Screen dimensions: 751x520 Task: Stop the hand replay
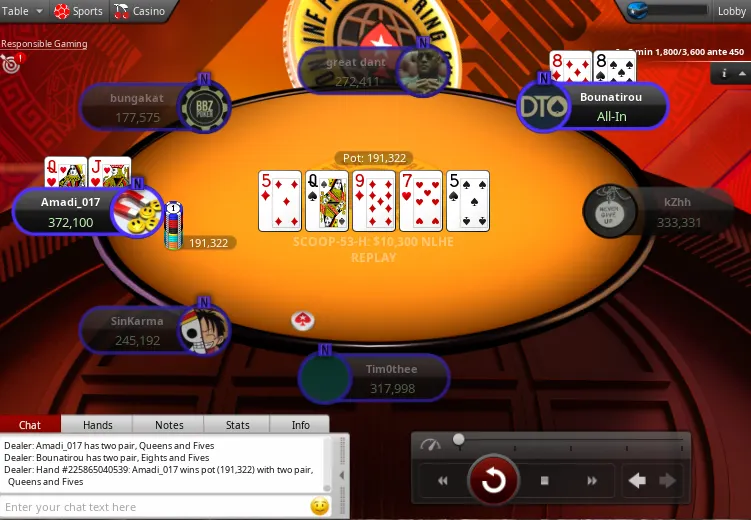tap(545, 481)
